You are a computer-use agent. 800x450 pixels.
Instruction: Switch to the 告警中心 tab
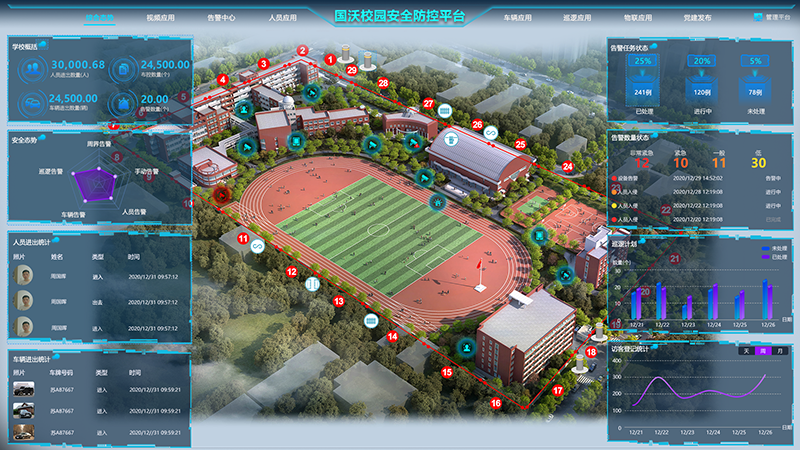(x=221, y=18)
